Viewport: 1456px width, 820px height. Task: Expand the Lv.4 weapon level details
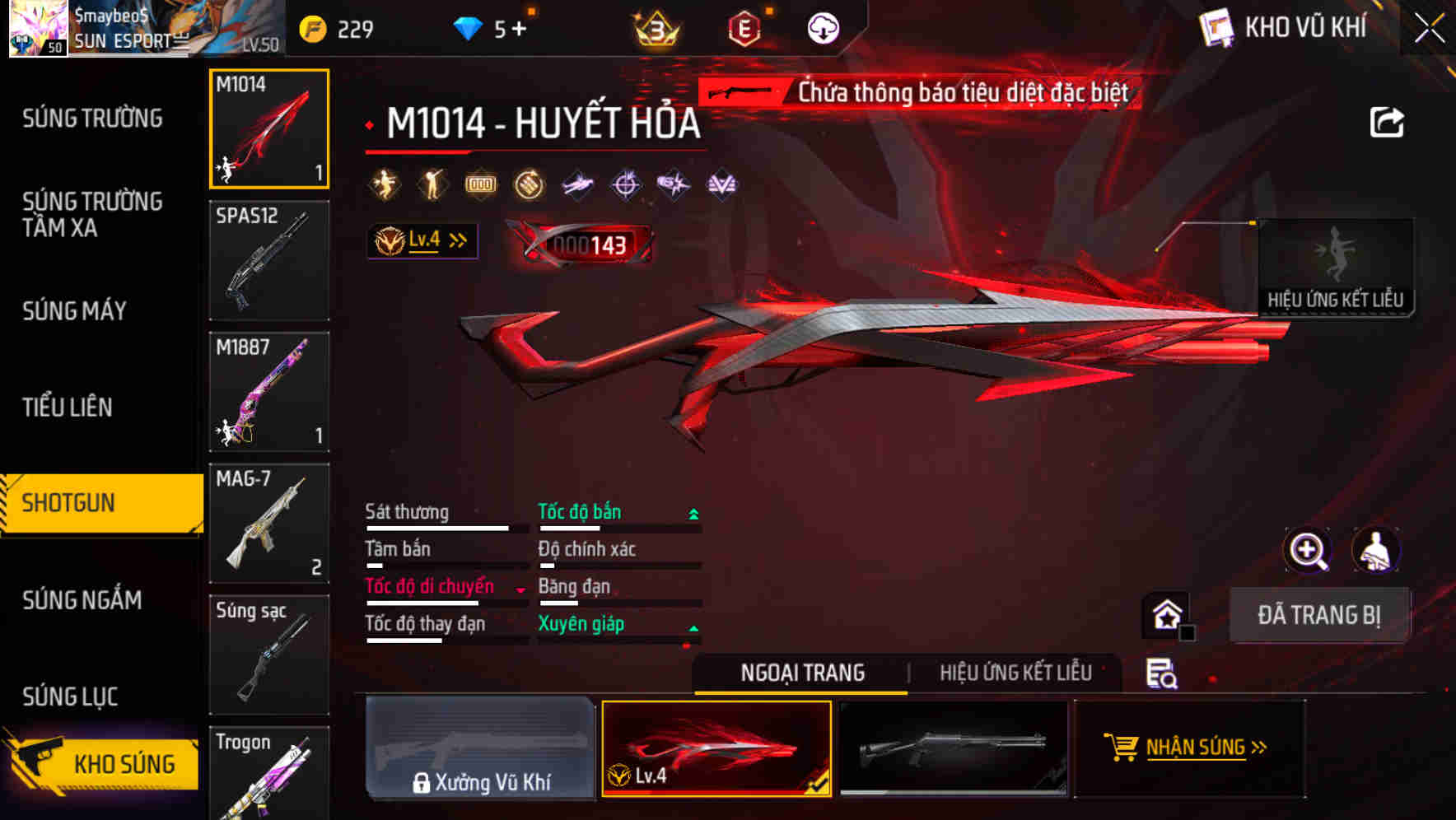pos(422,240)
